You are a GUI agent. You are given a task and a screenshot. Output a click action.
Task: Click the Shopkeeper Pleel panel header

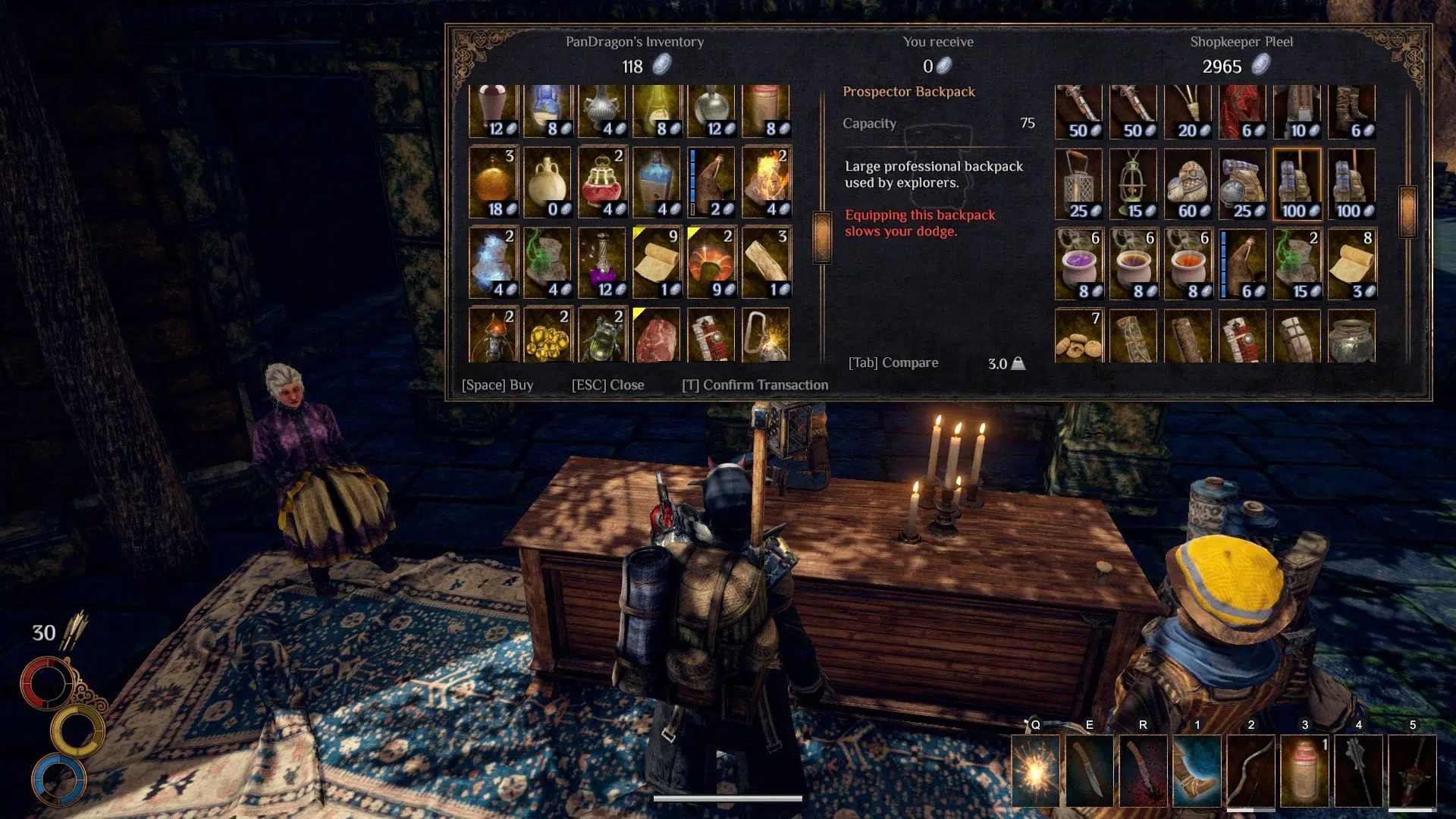1241,42
